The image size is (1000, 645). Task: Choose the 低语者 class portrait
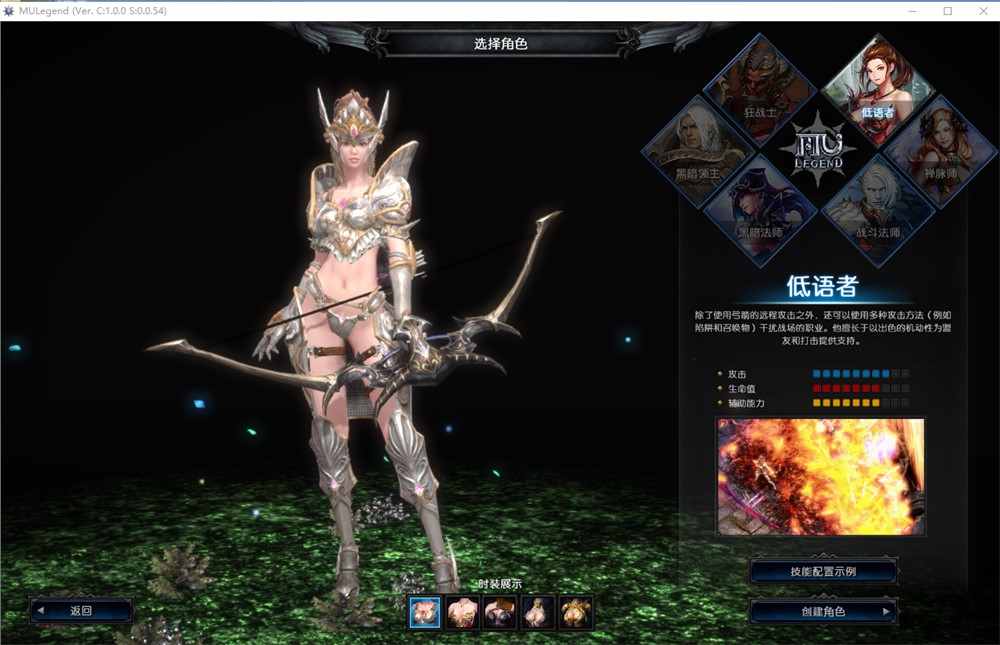click(x=877, y=88)
